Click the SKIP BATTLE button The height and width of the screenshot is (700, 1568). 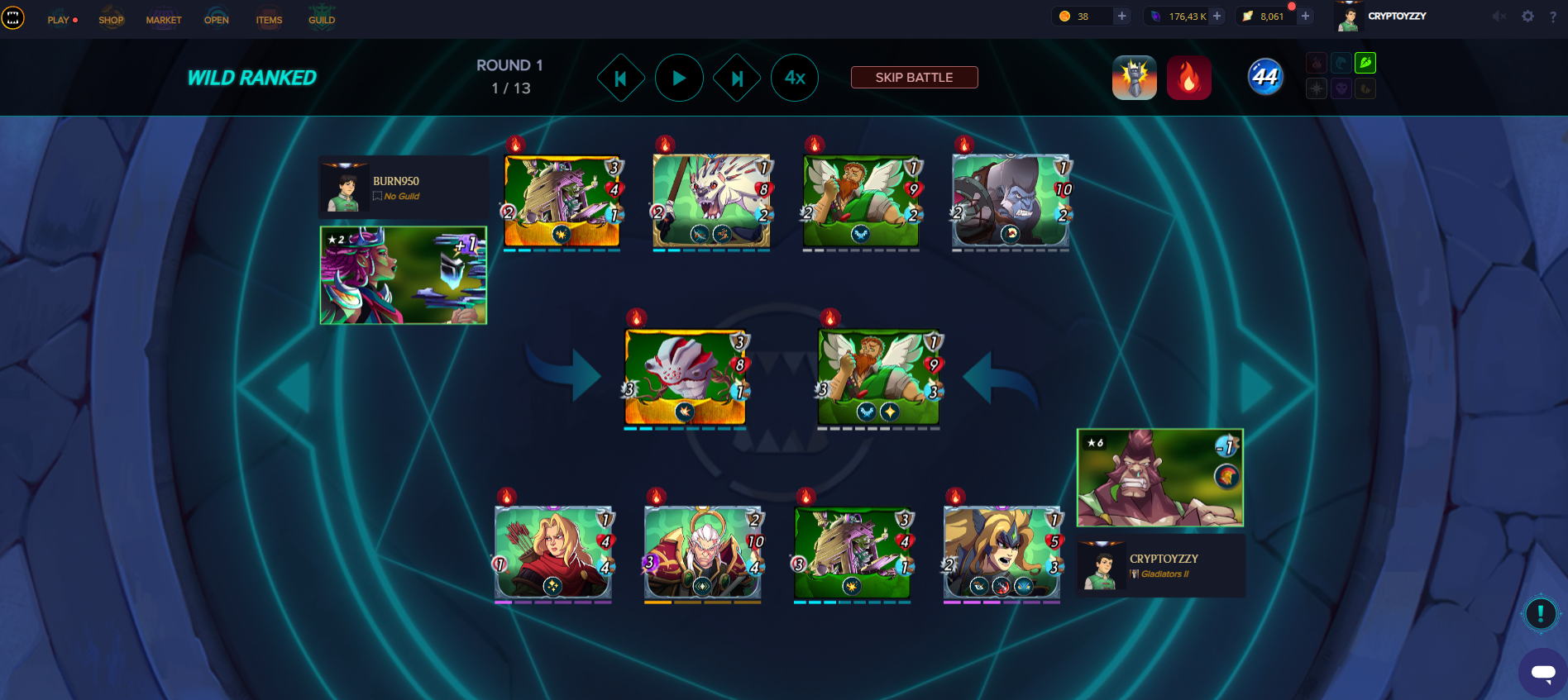pos(914,78)
